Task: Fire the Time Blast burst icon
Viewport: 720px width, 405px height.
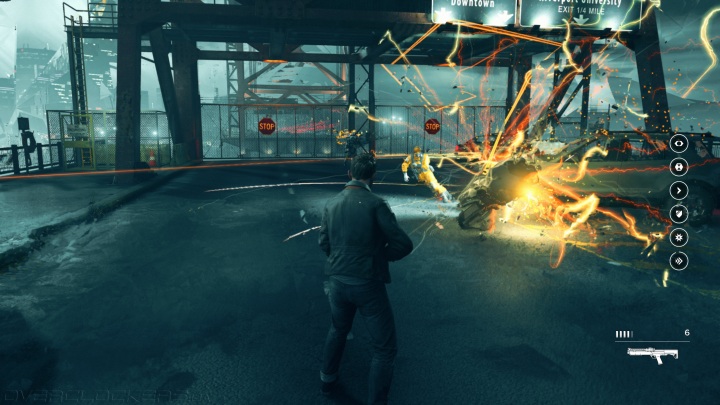Action: pos(679,237)
